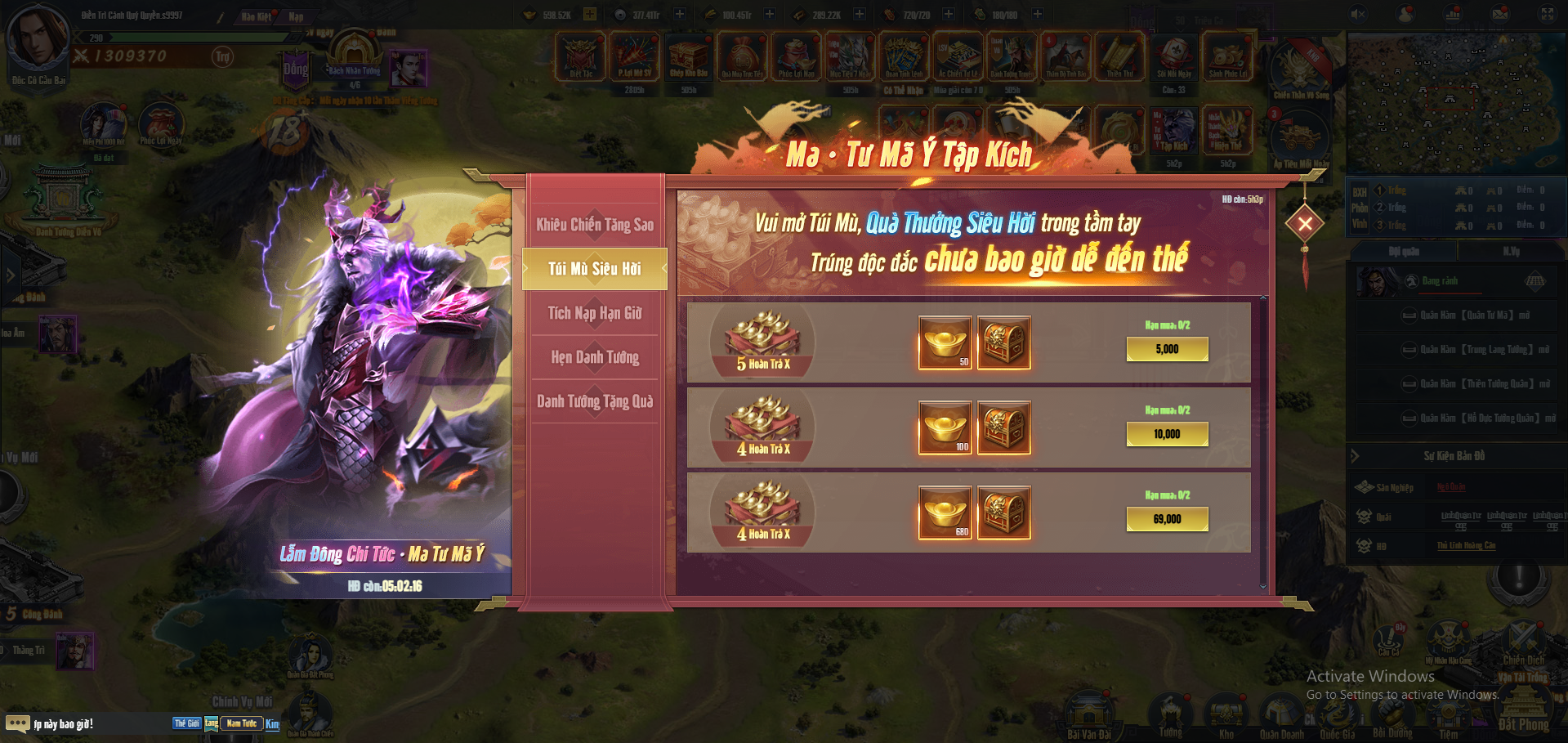Viewport: 1568px width, 743px height.
Task: Purchase the 10,000 price pack
Action: click(1167, 434)
